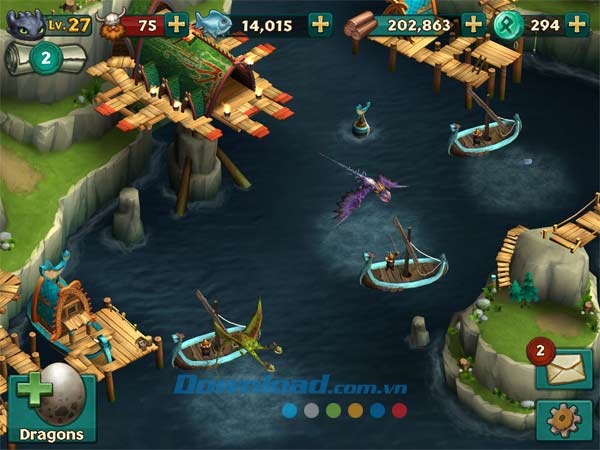This screenshot has width=600, height=450.
Task: Add more fish using its plus button
Action: click(320, 24)
